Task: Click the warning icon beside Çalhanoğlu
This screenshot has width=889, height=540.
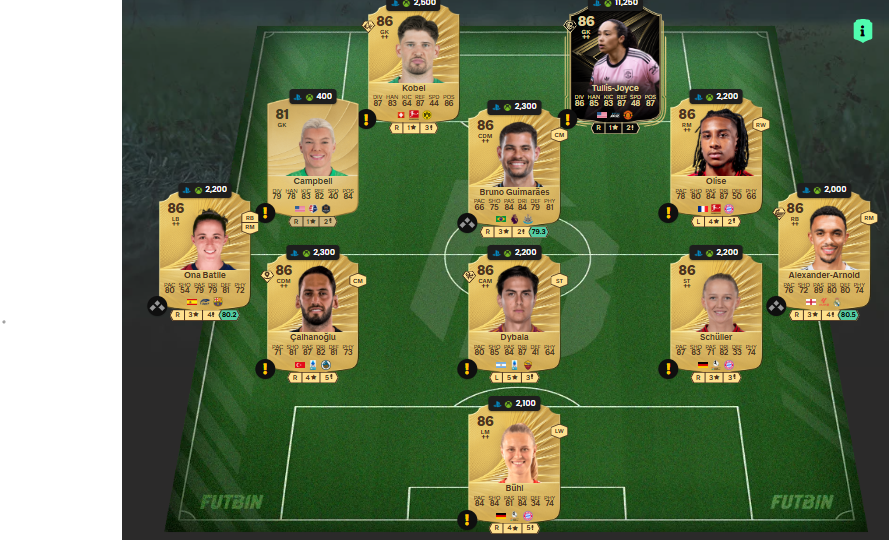Action: [266, 369]
